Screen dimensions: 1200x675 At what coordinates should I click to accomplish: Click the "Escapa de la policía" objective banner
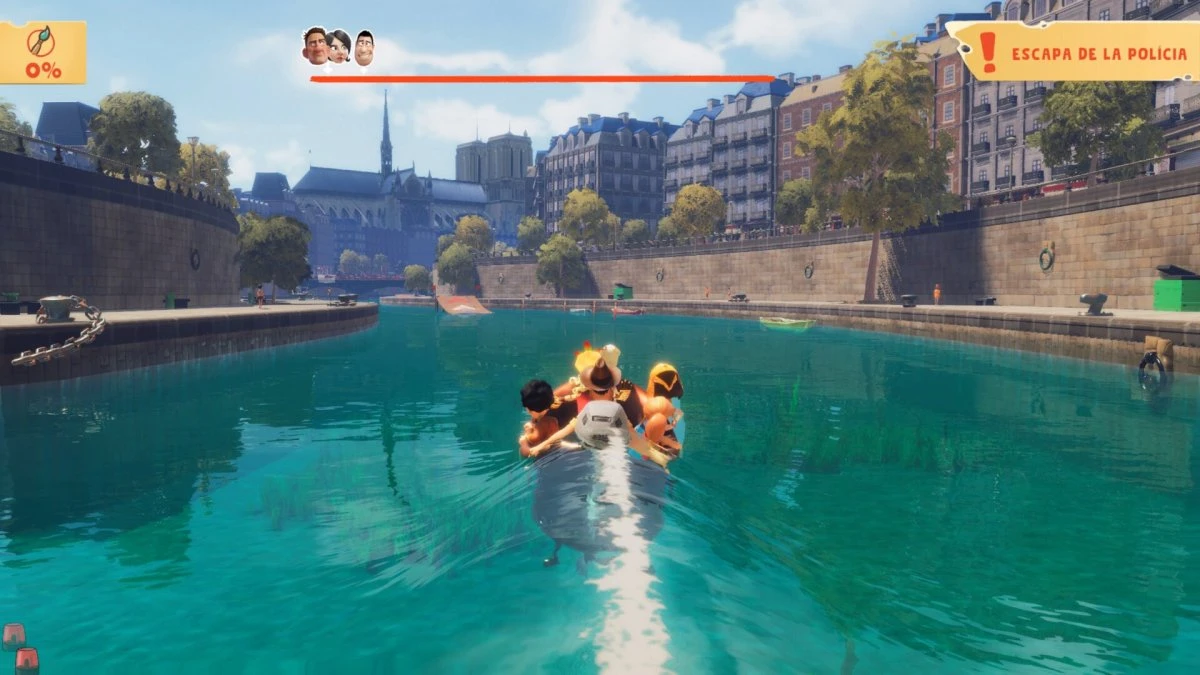pos(1075,51)
